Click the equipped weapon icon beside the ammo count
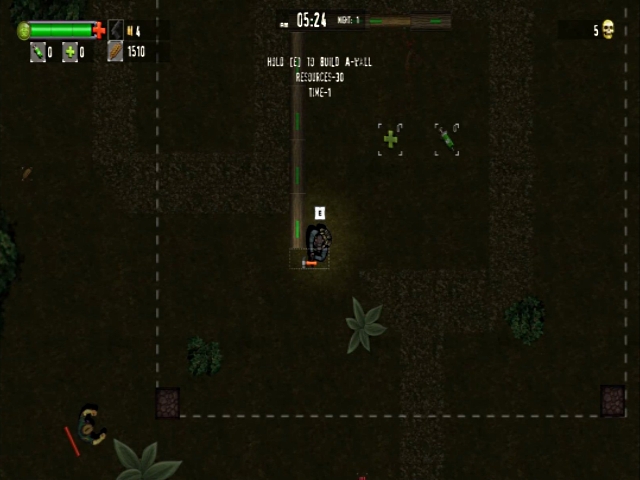Viewport: 640px width, 480px height. point(115,30)
